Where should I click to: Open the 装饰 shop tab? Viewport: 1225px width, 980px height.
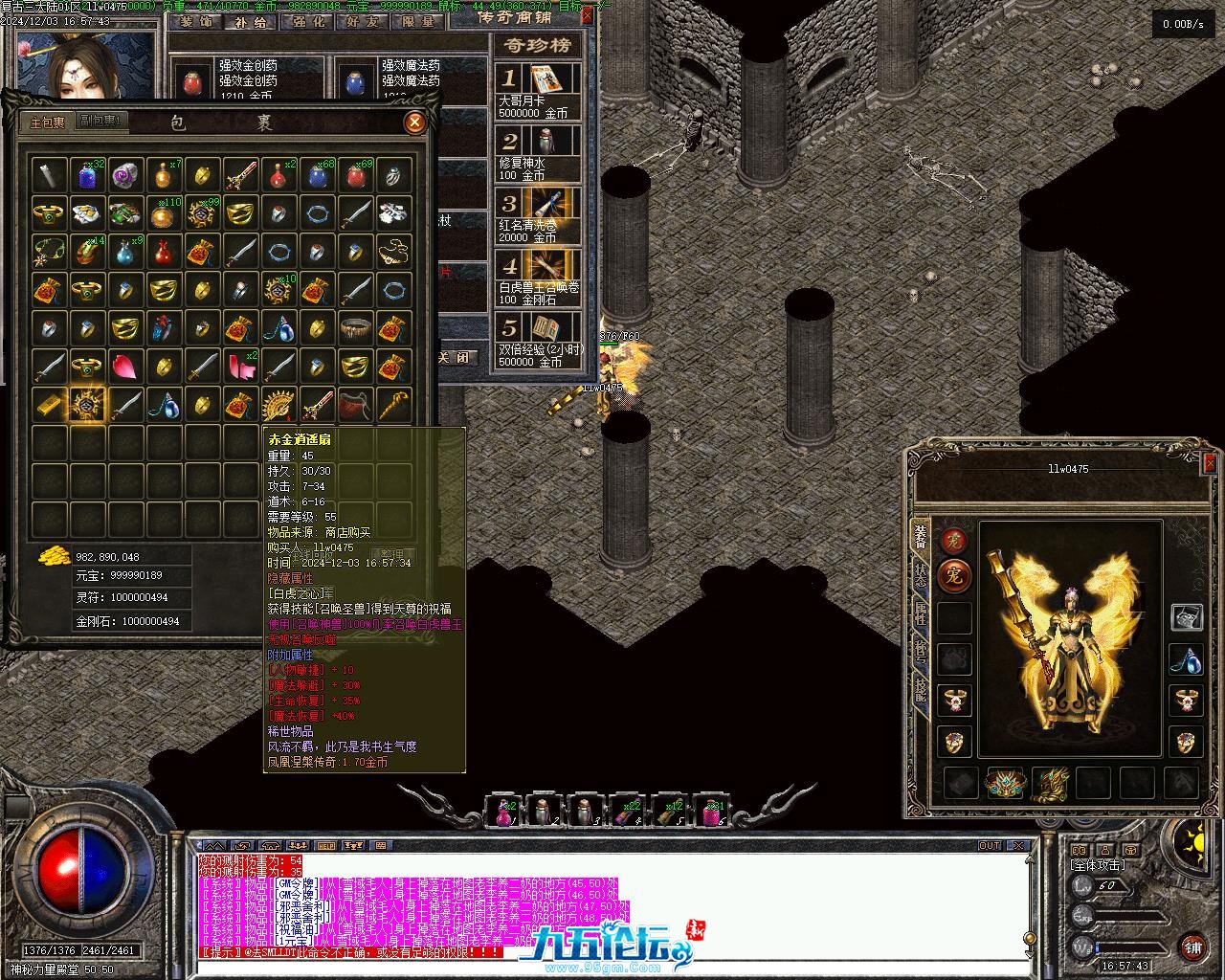196,21
